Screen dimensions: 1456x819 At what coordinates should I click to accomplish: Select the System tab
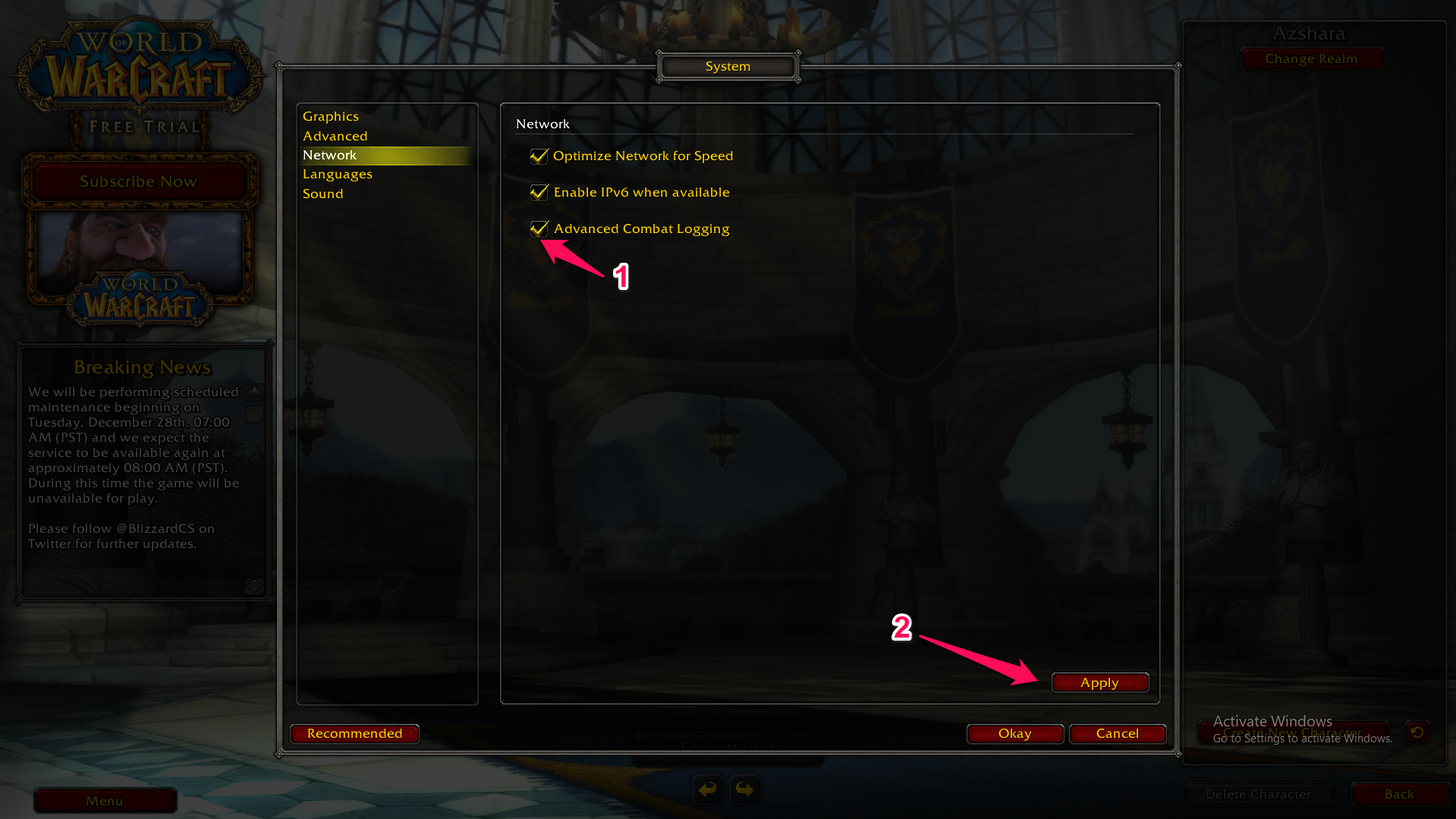pyautogui.click(x=727, y=66)
